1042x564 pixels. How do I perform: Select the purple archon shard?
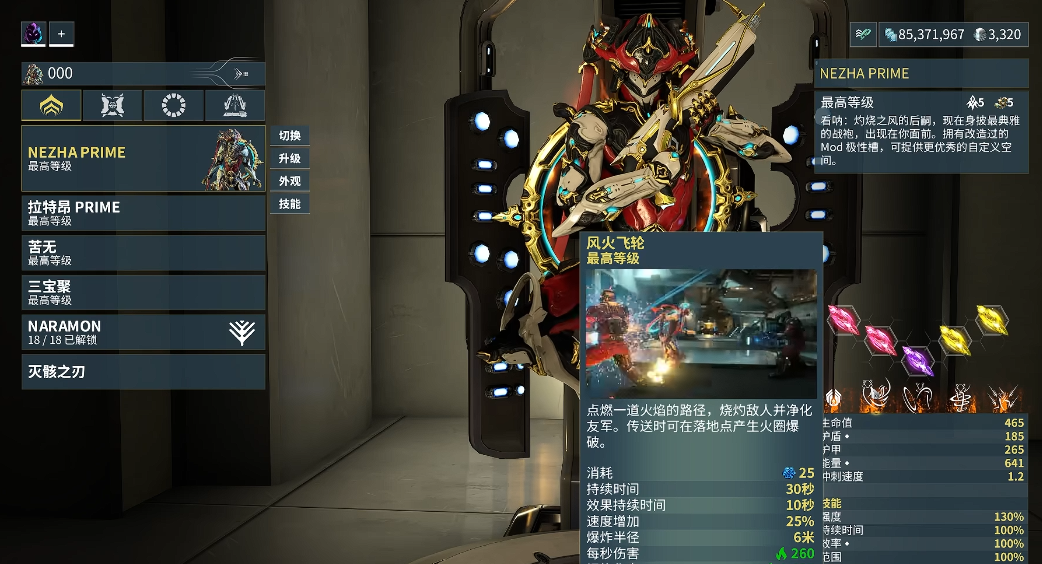click(x=917, y=359)
